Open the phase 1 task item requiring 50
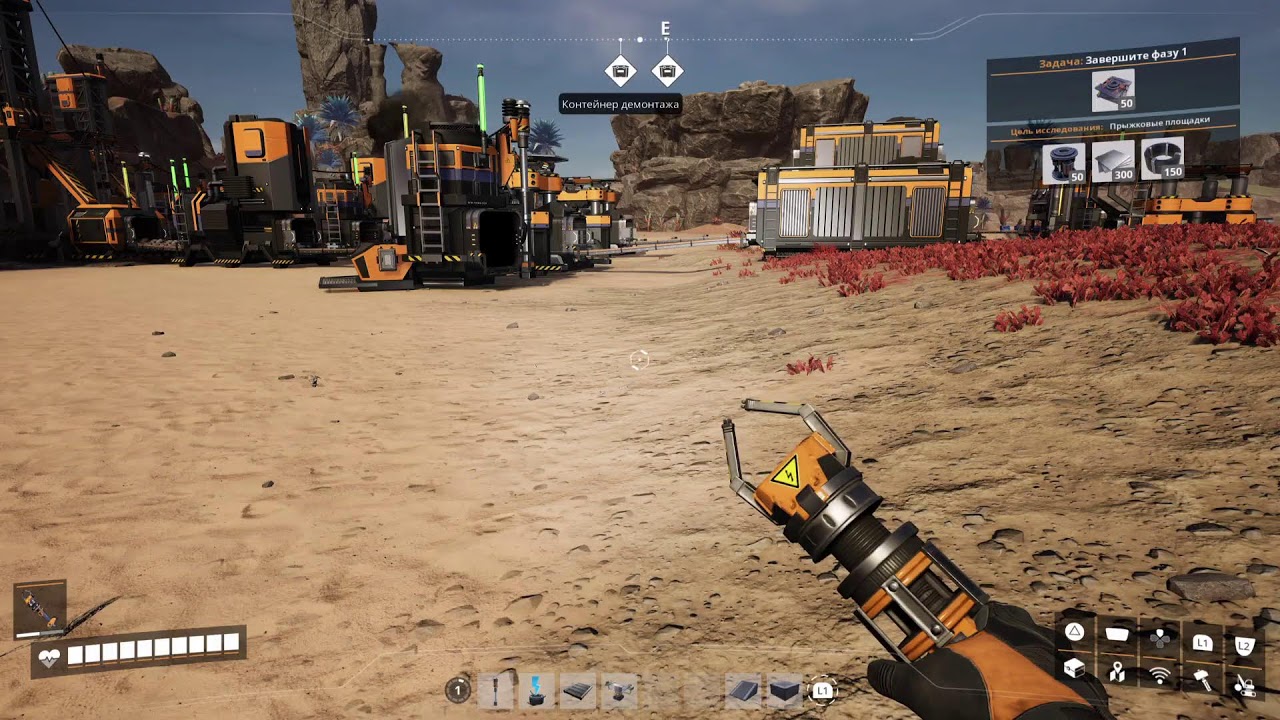 (1112, 91)
